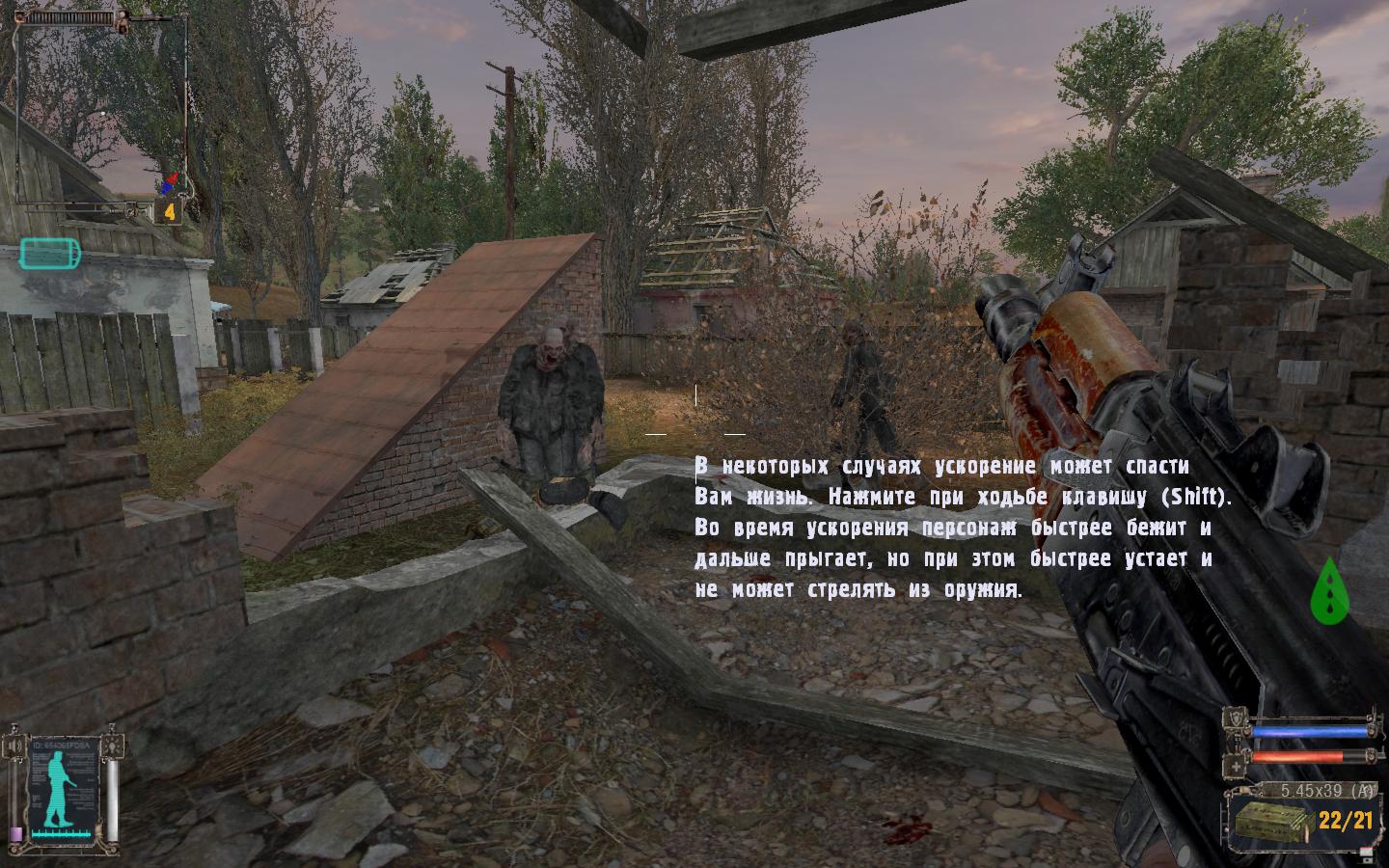Select the green ammo box icon
Viewport: 1389px width, 868px height.
[x=1270, y=822]
